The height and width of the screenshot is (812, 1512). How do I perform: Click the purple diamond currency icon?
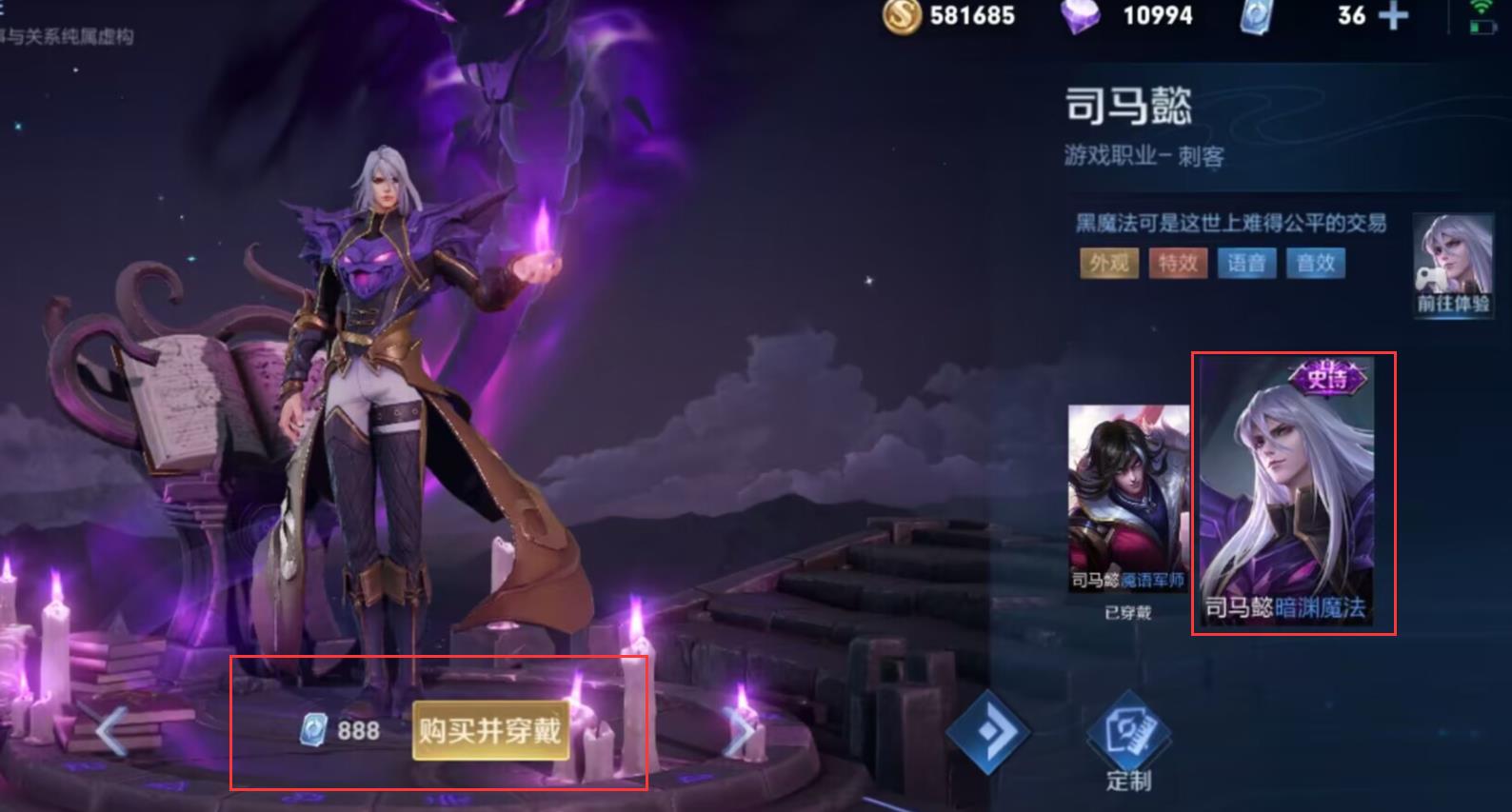pyautogui.click(x=1082, y=16)
